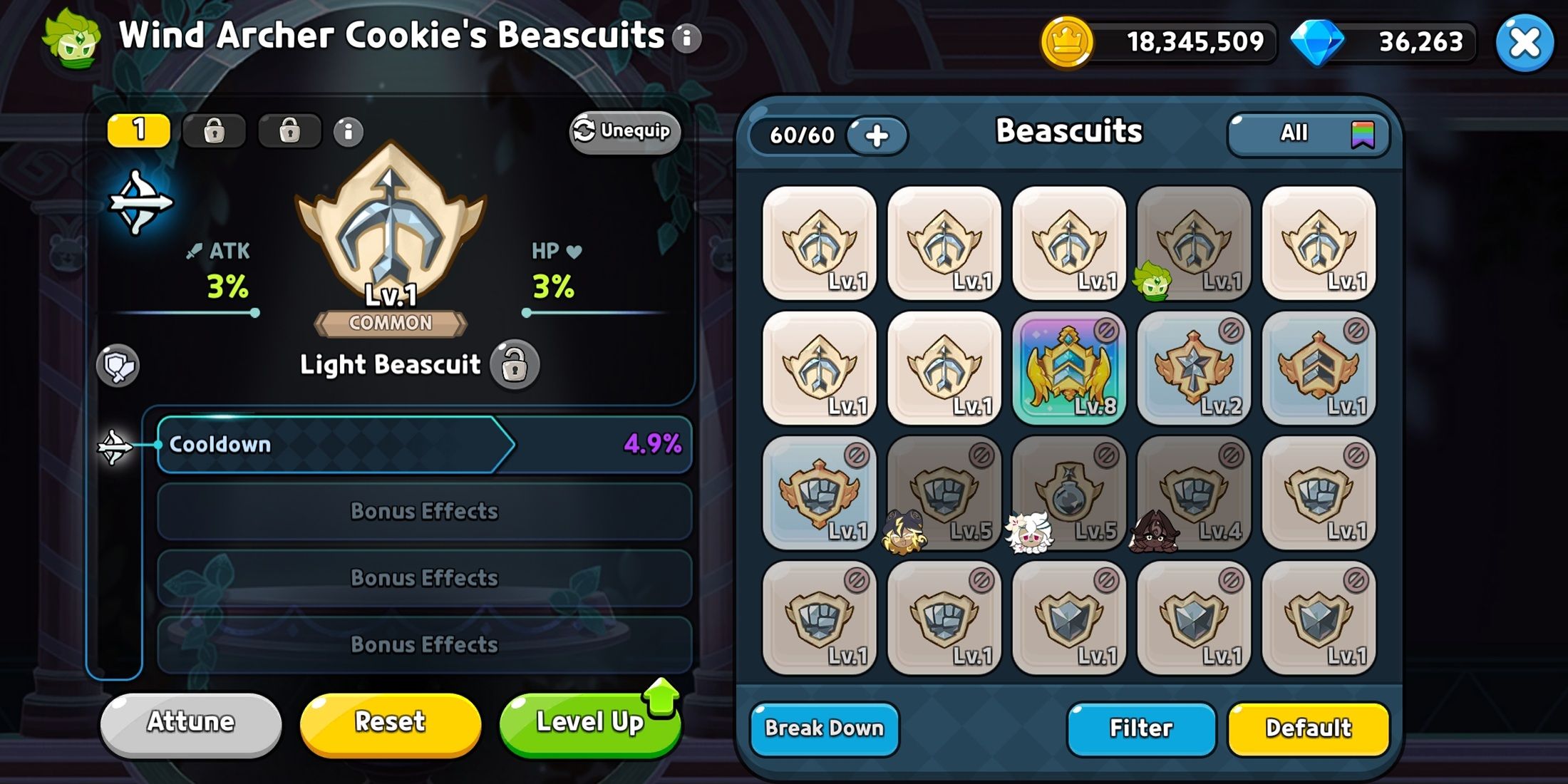The width and height of the screenshot is (1568, 784).
Task: Choose the Default sort button
Action: [x=1308, y=728]
